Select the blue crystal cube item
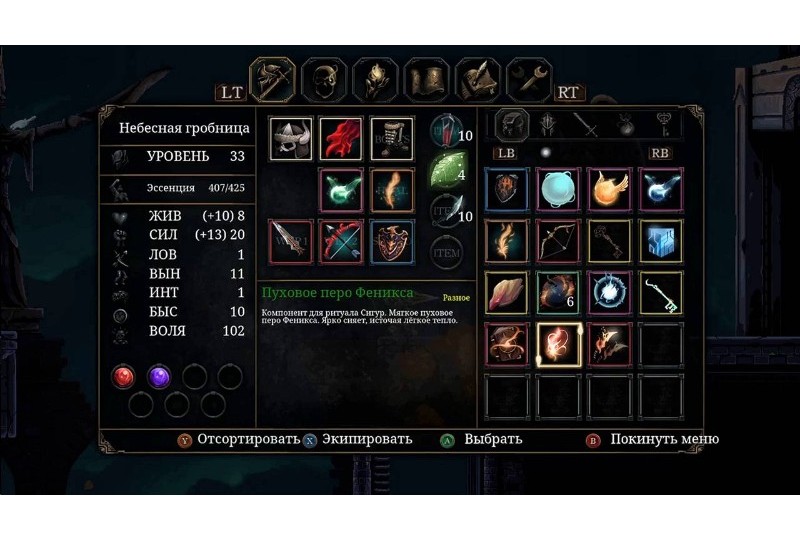 click(x=661, y=240)
